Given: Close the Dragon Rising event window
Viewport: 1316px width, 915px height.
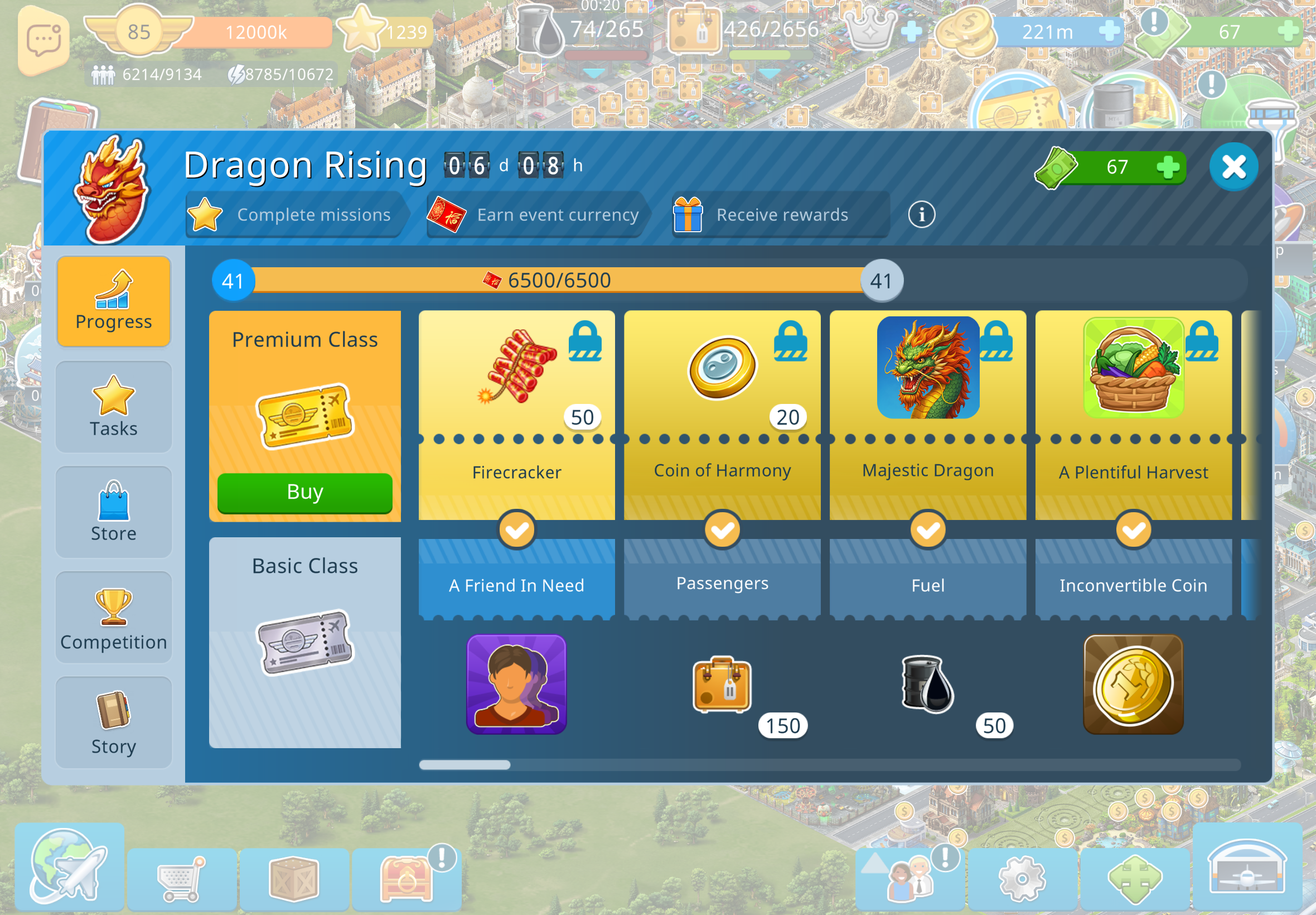Looking at the screenshot, I should pos(1233,167).
